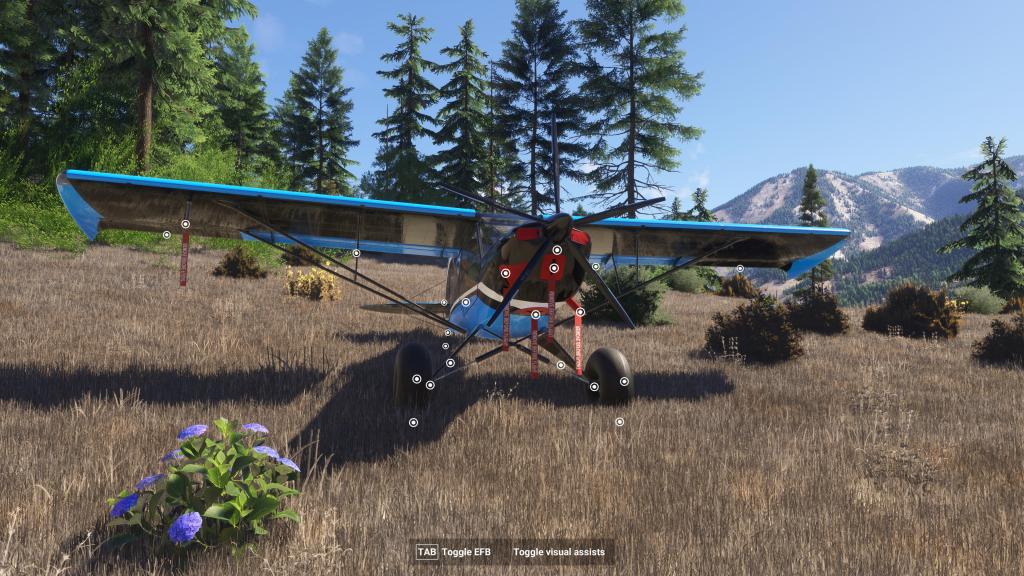This screenshot has width=1024, height=576.
Task: Select the marker on the left red inlet cover
Action: [x=505, y=272]
